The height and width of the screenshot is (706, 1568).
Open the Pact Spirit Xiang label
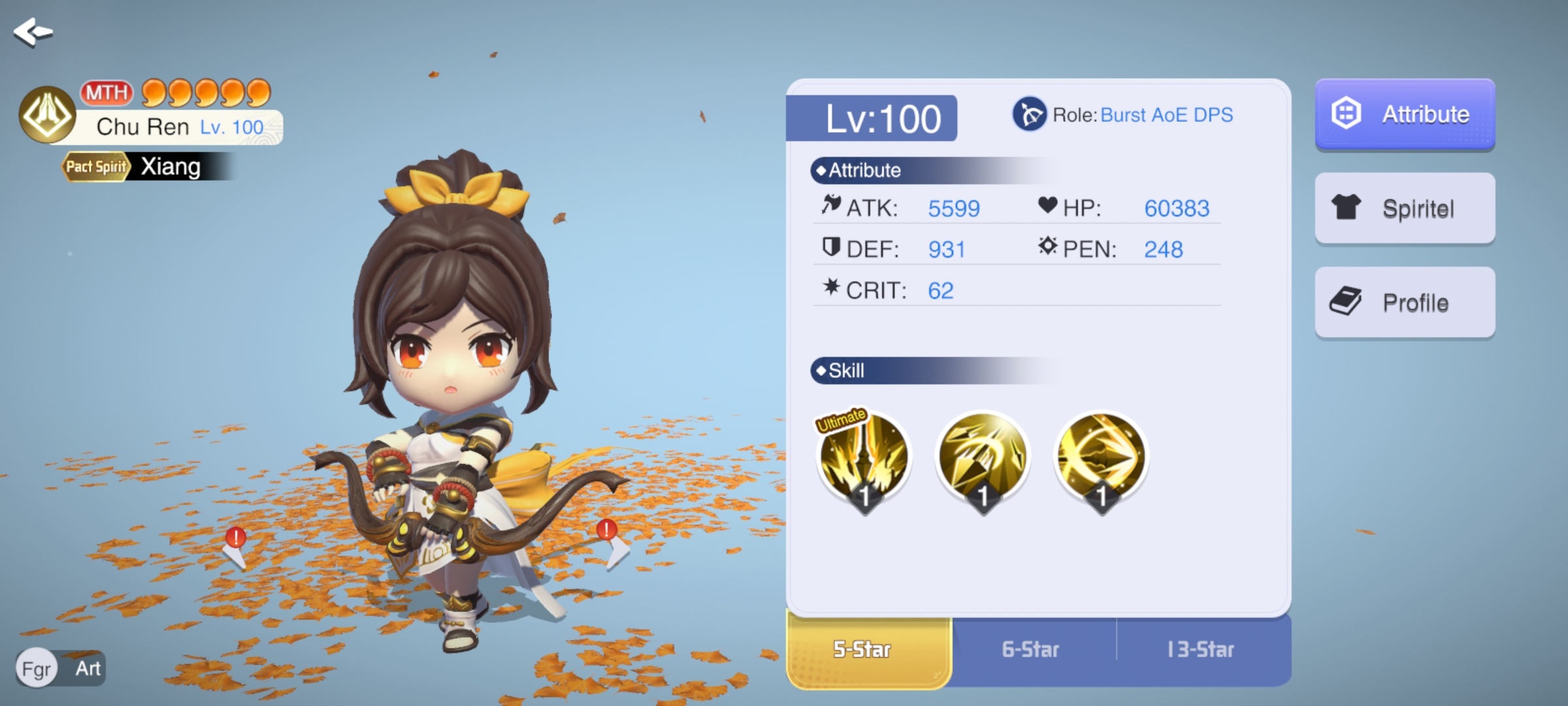click(147, 167)
